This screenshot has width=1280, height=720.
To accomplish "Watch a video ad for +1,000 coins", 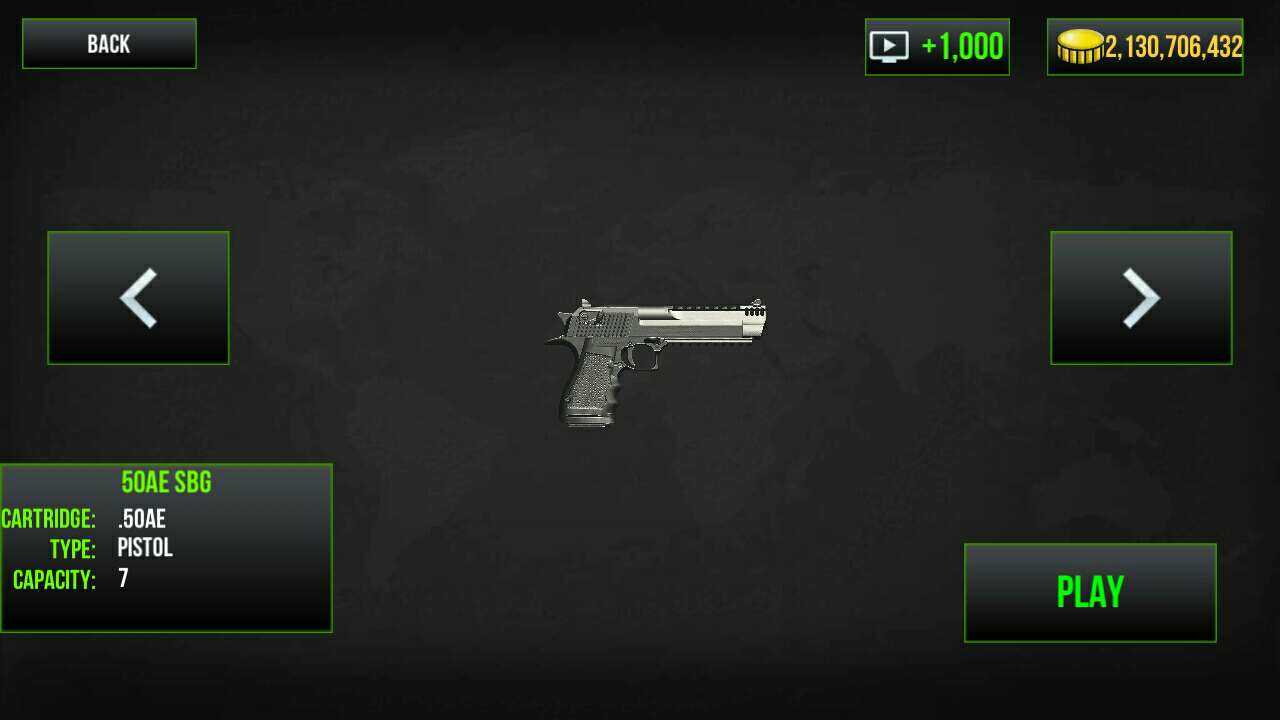I will (x=937, y=47).
